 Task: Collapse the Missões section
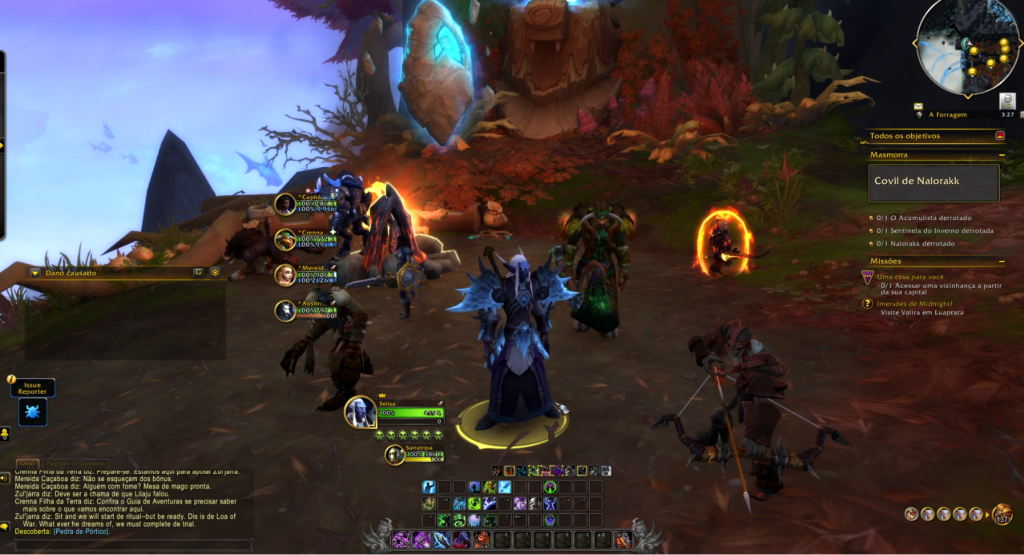click(1001, 261)
